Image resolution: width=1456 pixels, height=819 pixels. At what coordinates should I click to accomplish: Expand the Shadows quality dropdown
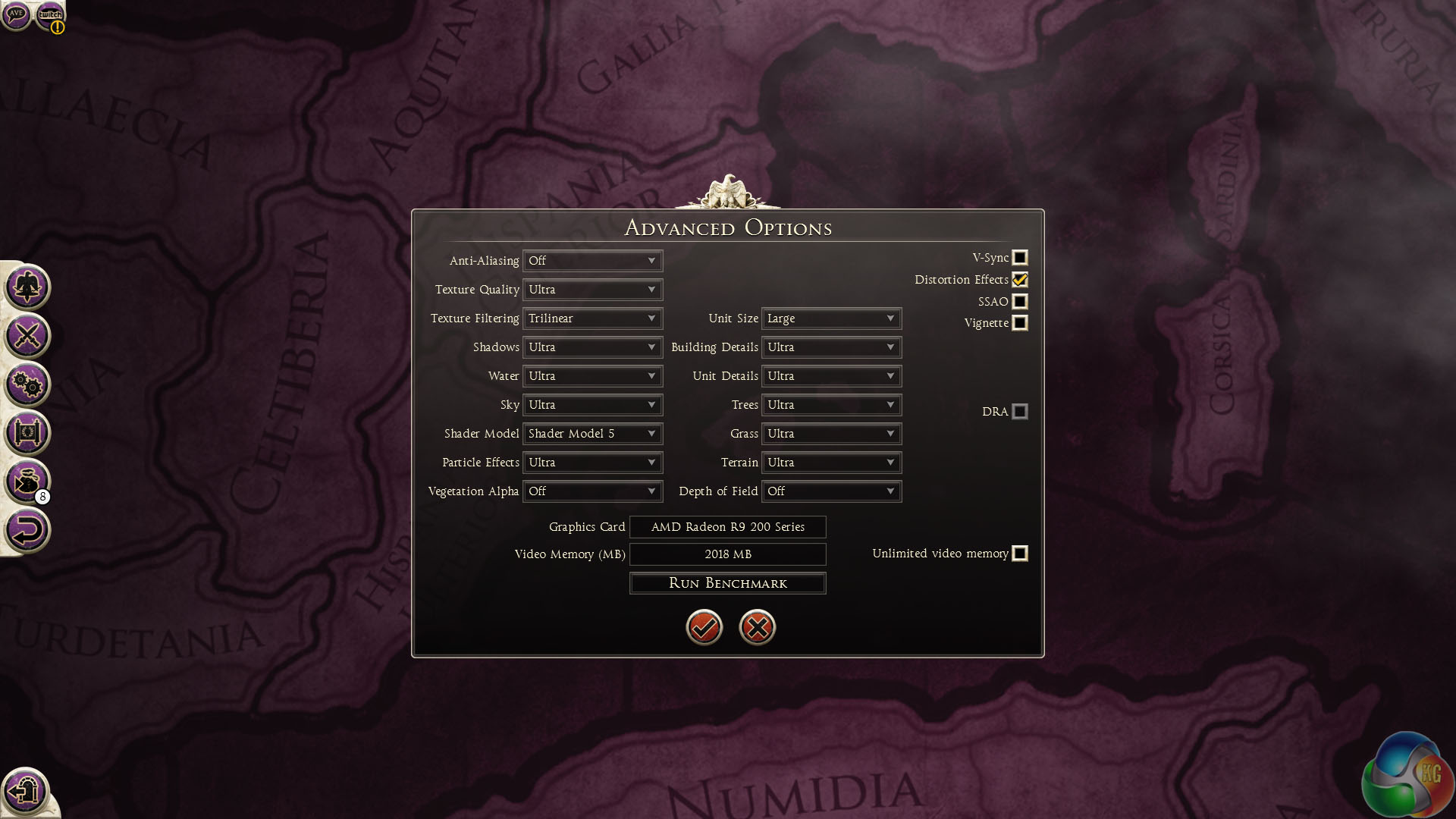click(x=592, y=347)
